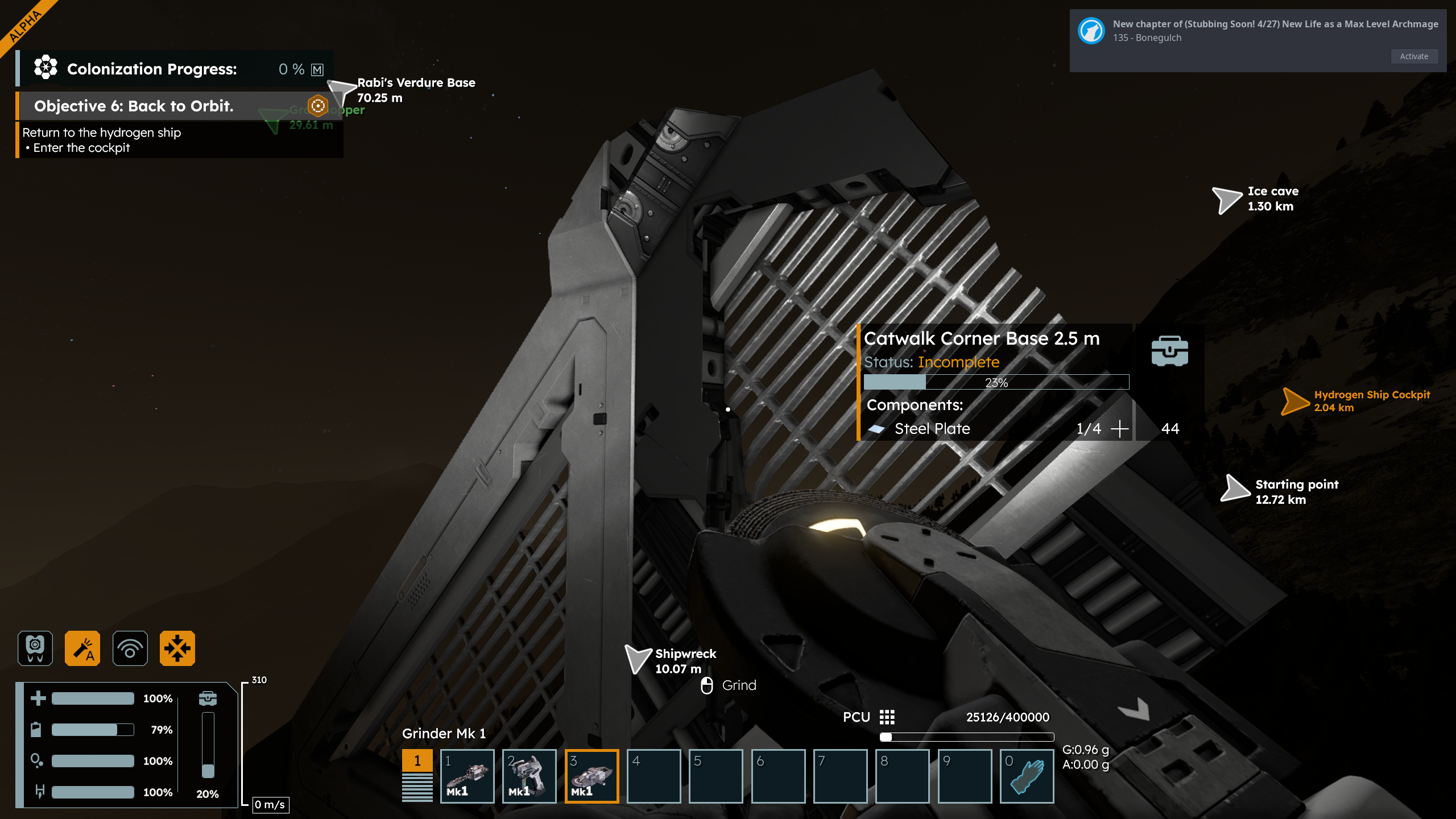Click the orange toolbar page 1 indicator
Image resolution: width=1456 pixels, height=819 pixels.
(417, 761)
